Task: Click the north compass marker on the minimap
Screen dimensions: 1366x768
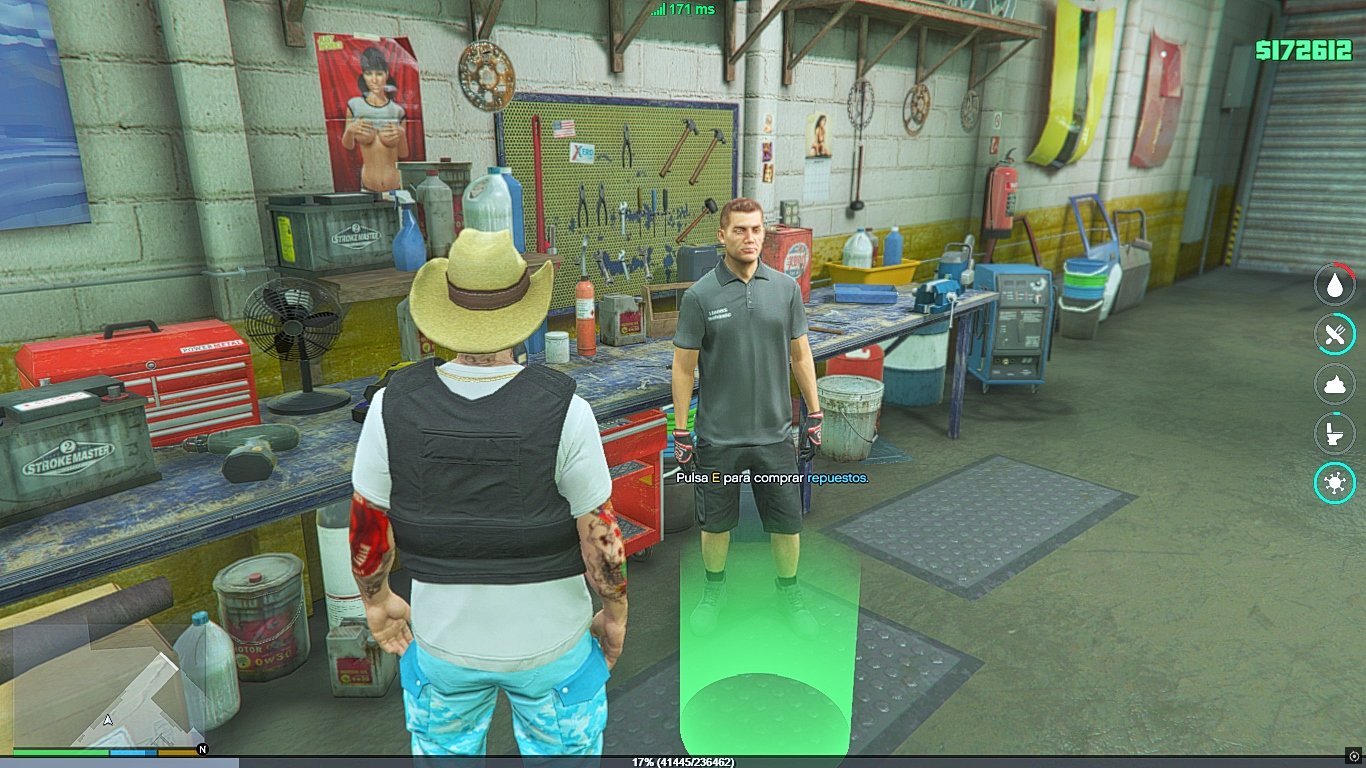Action: (203, 749)
